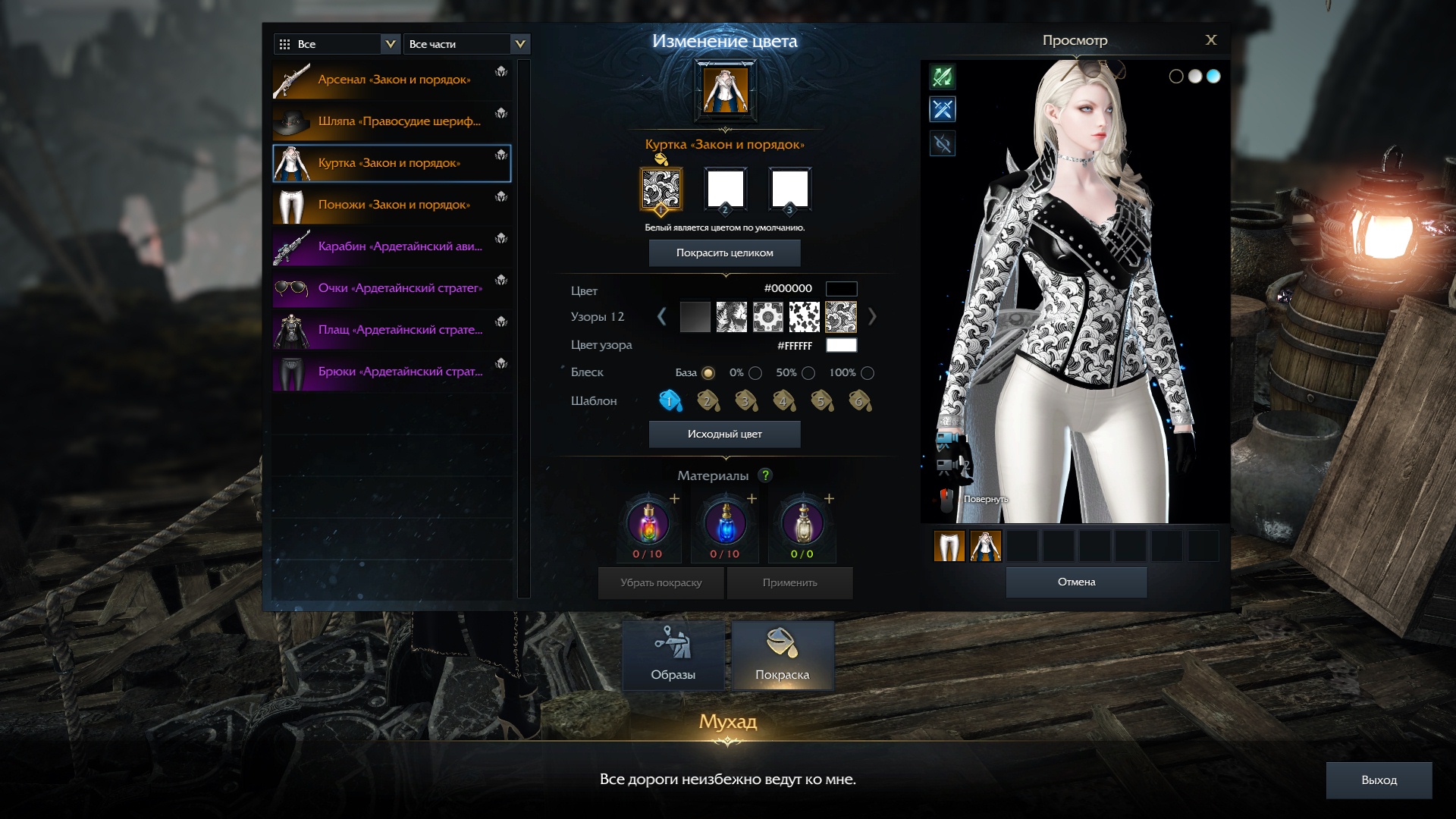Set gloss to 50%

click(808, 373)
